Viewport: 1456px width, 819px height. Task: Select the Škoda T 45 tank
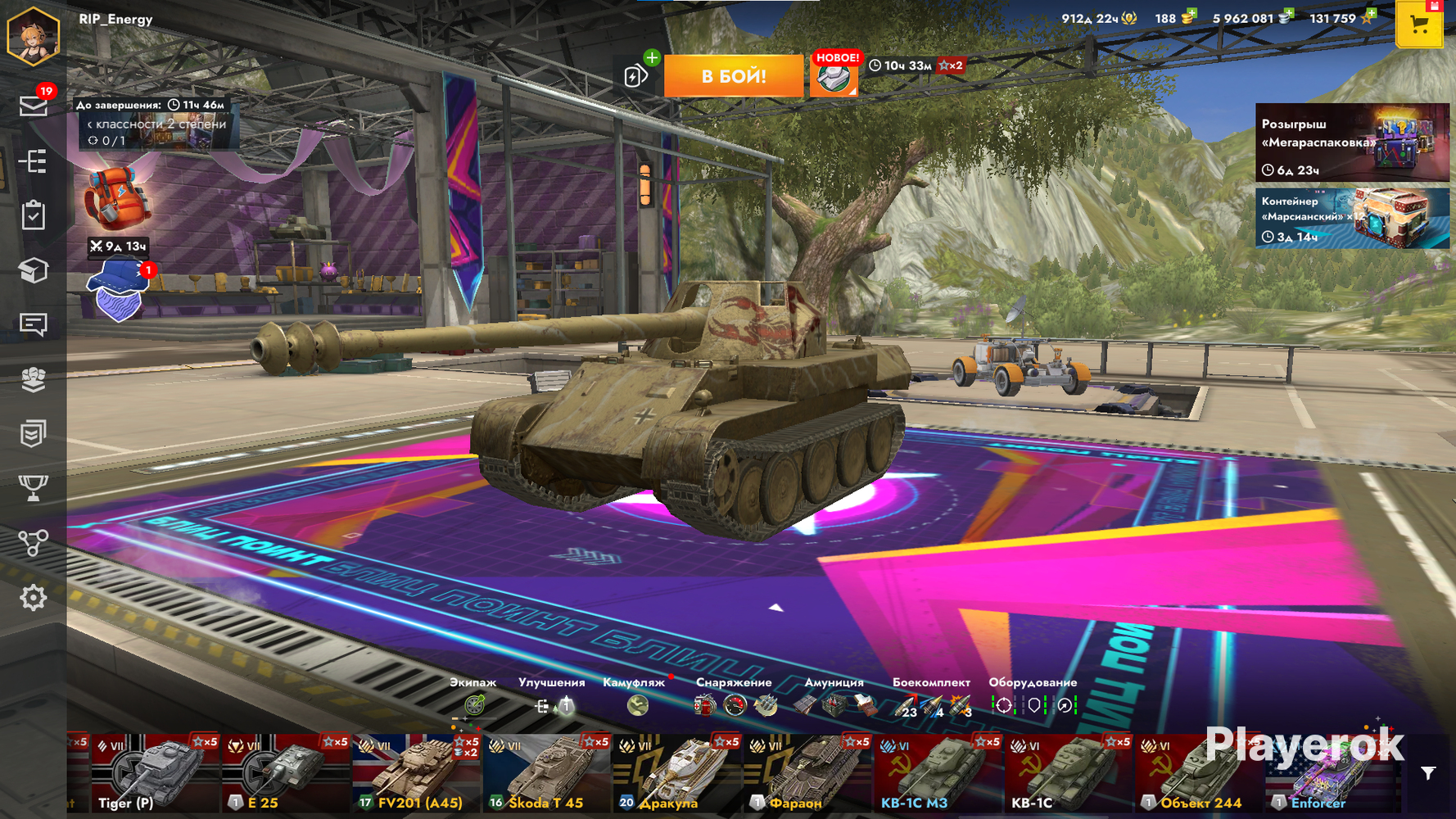[547, 774]
